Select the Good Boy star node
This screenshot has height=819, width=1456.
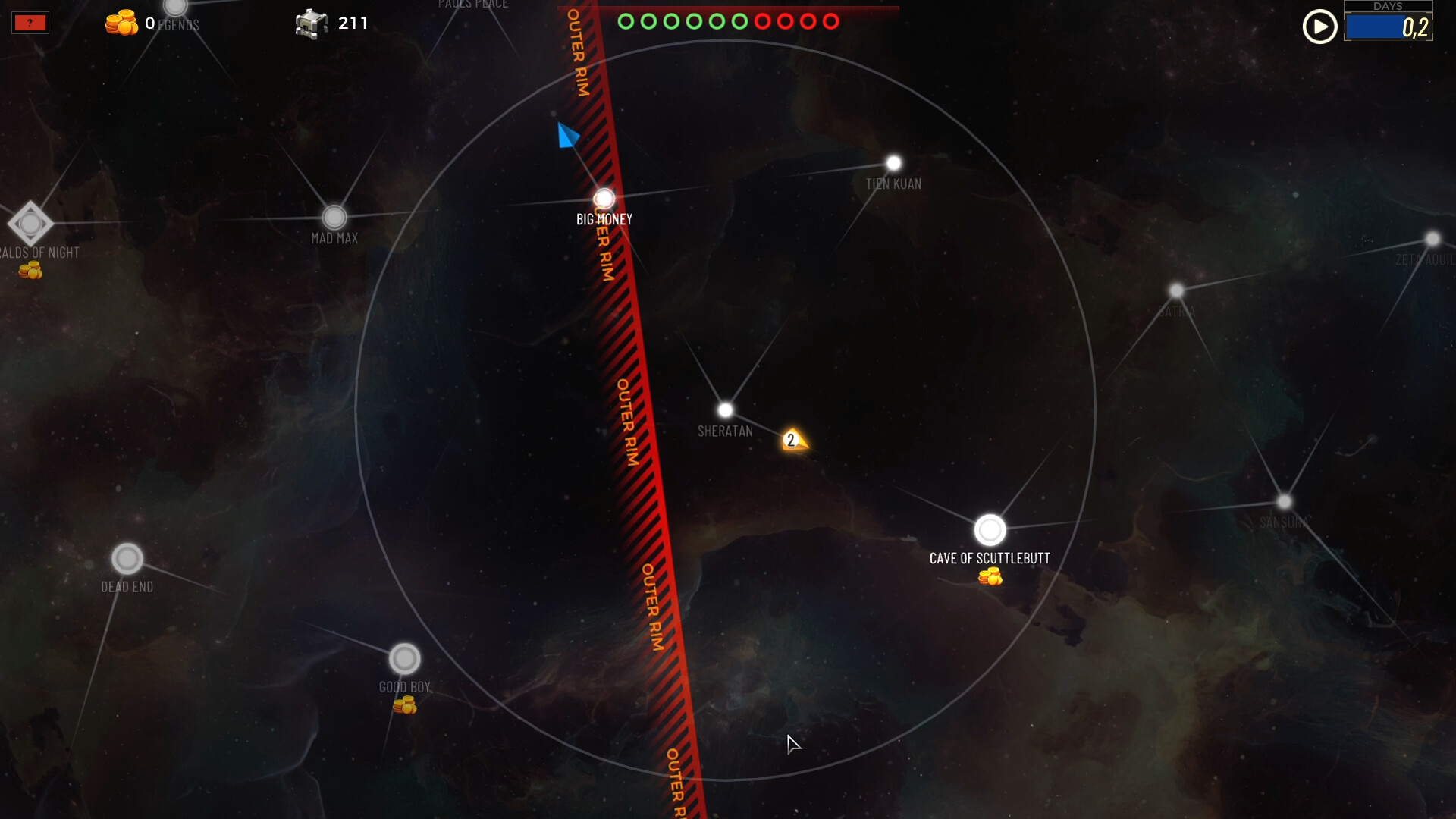point(404,659)
